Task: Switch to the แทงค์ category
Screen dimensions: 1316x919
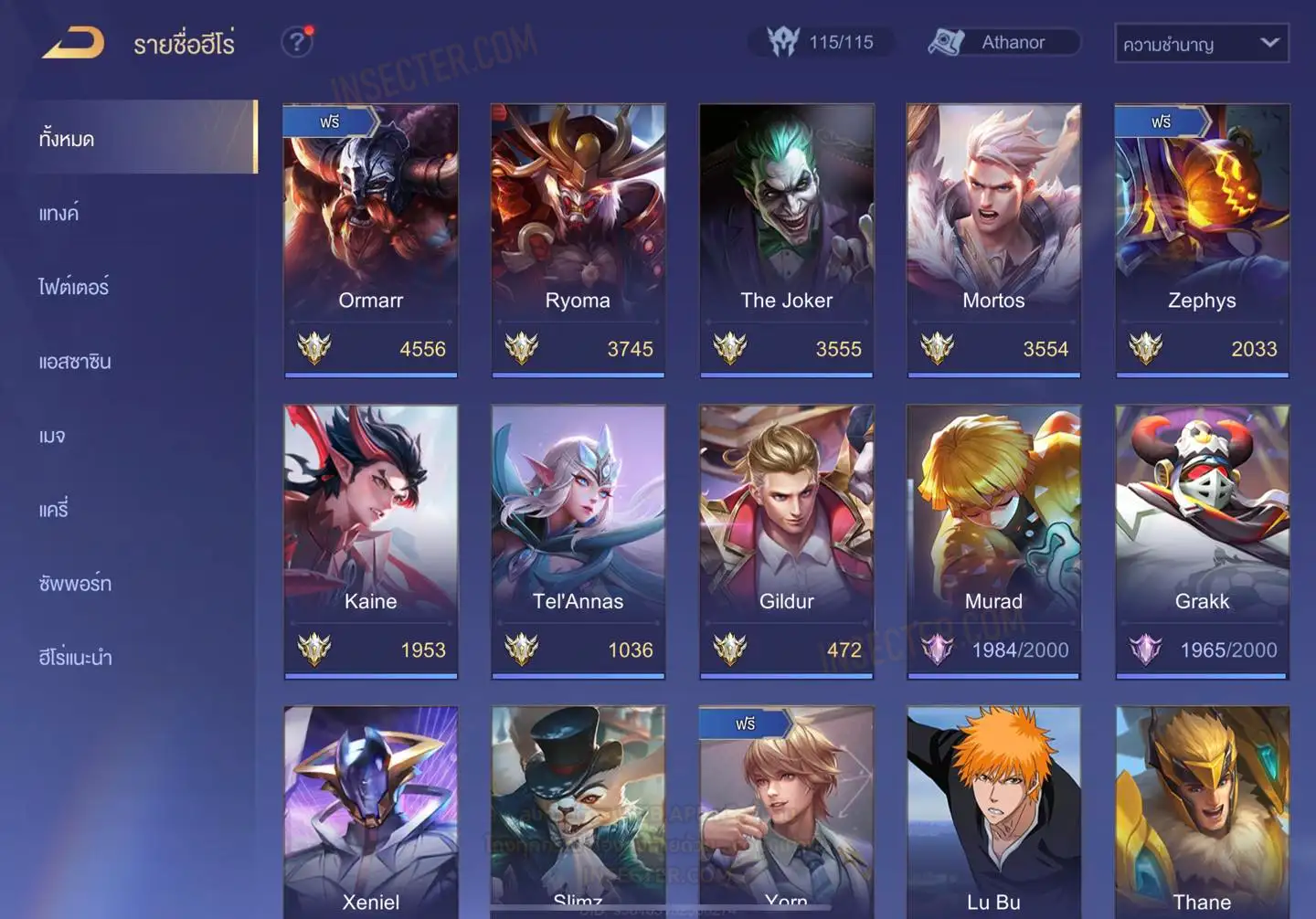Action: [60, 214]
